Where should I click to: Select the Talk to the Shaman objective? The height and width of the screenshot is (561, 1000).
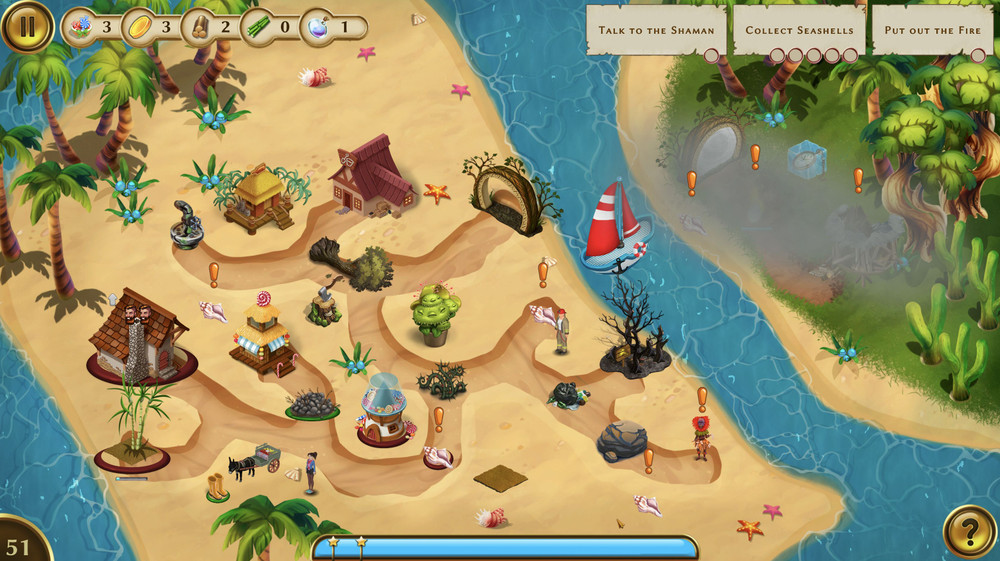pos(656,30)
